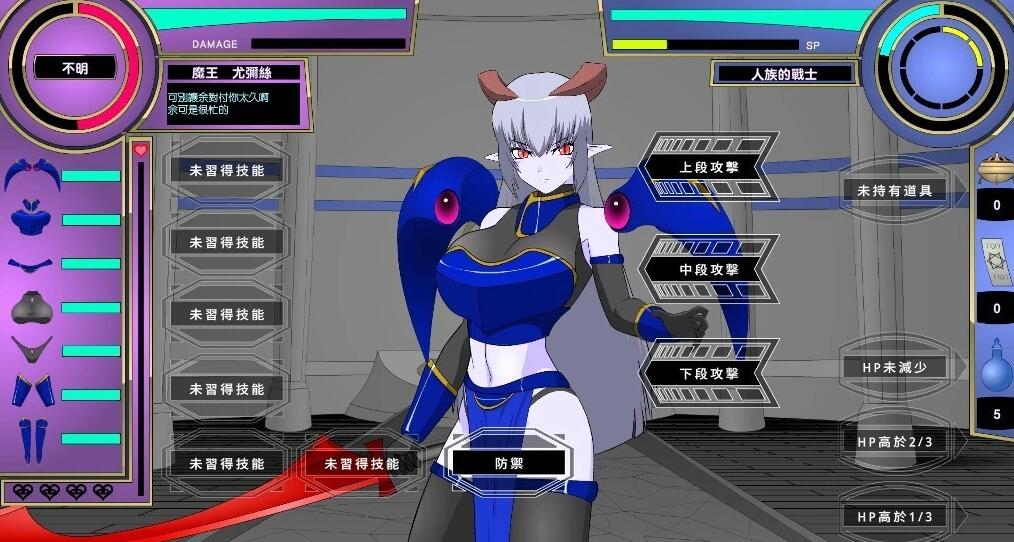This screenshot has height=542, width=1014.
Task: Click the 不明 label in the pink gauge
Action: click(x=74, y=69)
